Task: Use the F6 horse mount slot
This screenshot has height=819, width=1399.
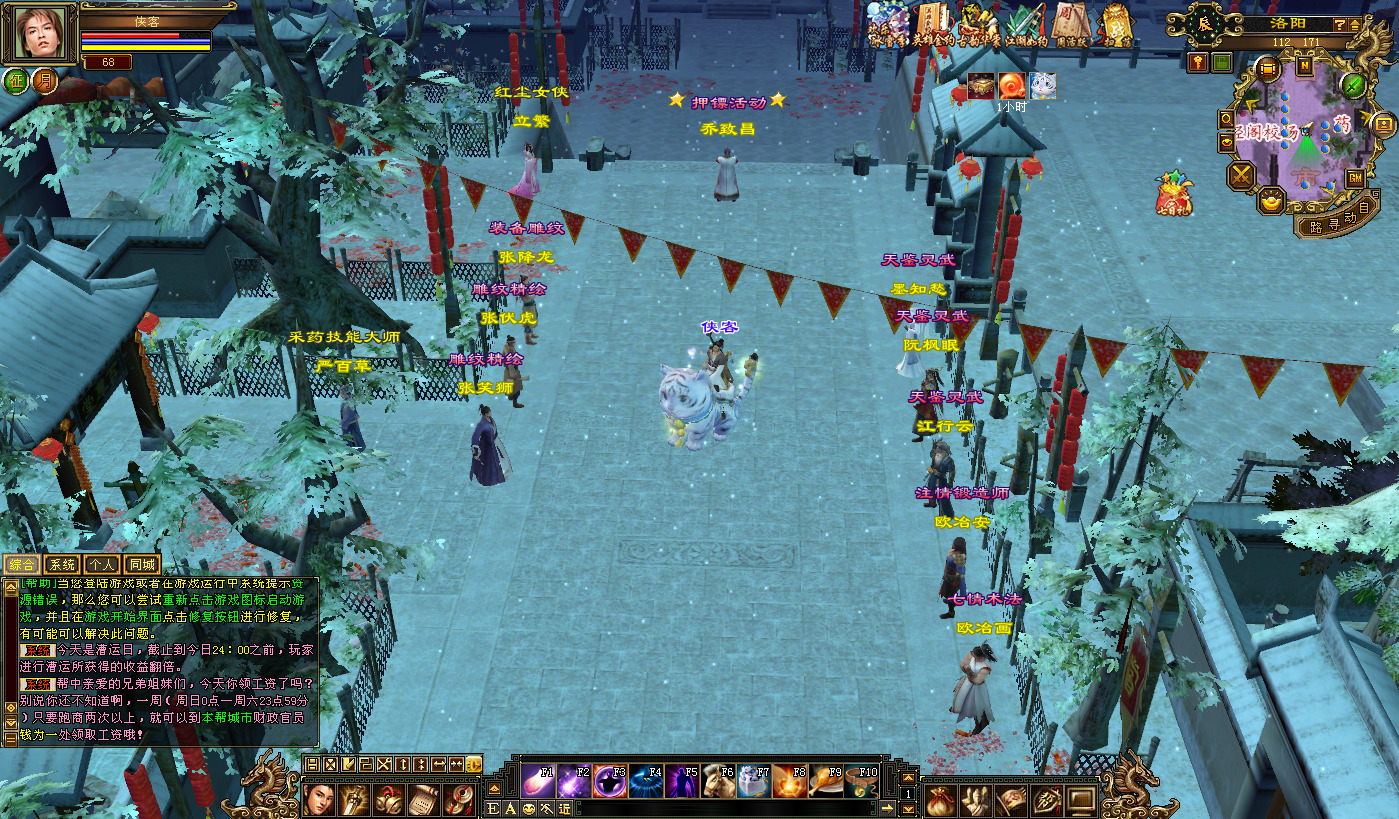Action: coord(718,781)
